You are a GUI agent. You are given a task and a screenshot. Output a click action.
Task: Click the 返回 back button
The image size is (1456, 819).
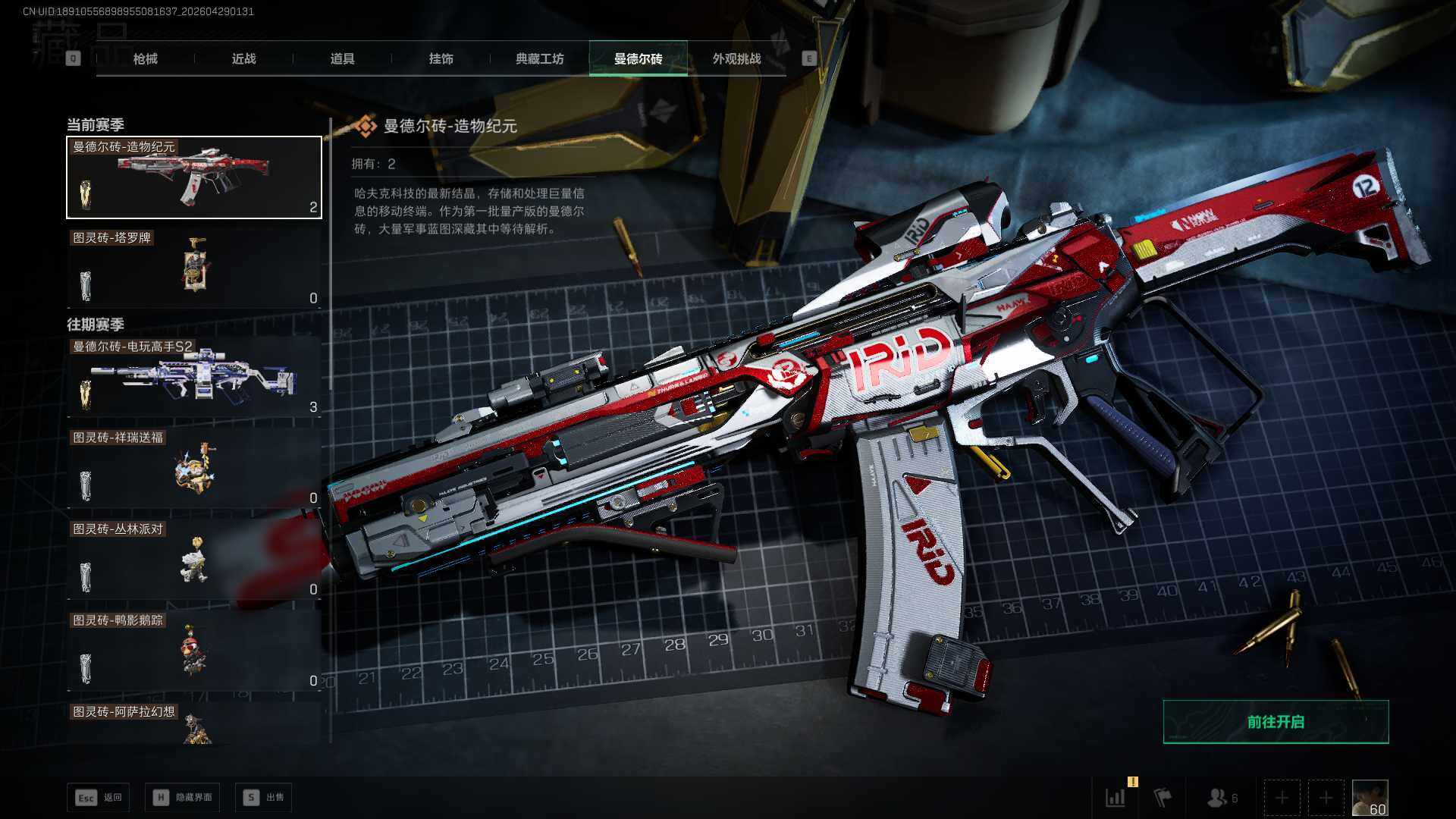99,797
